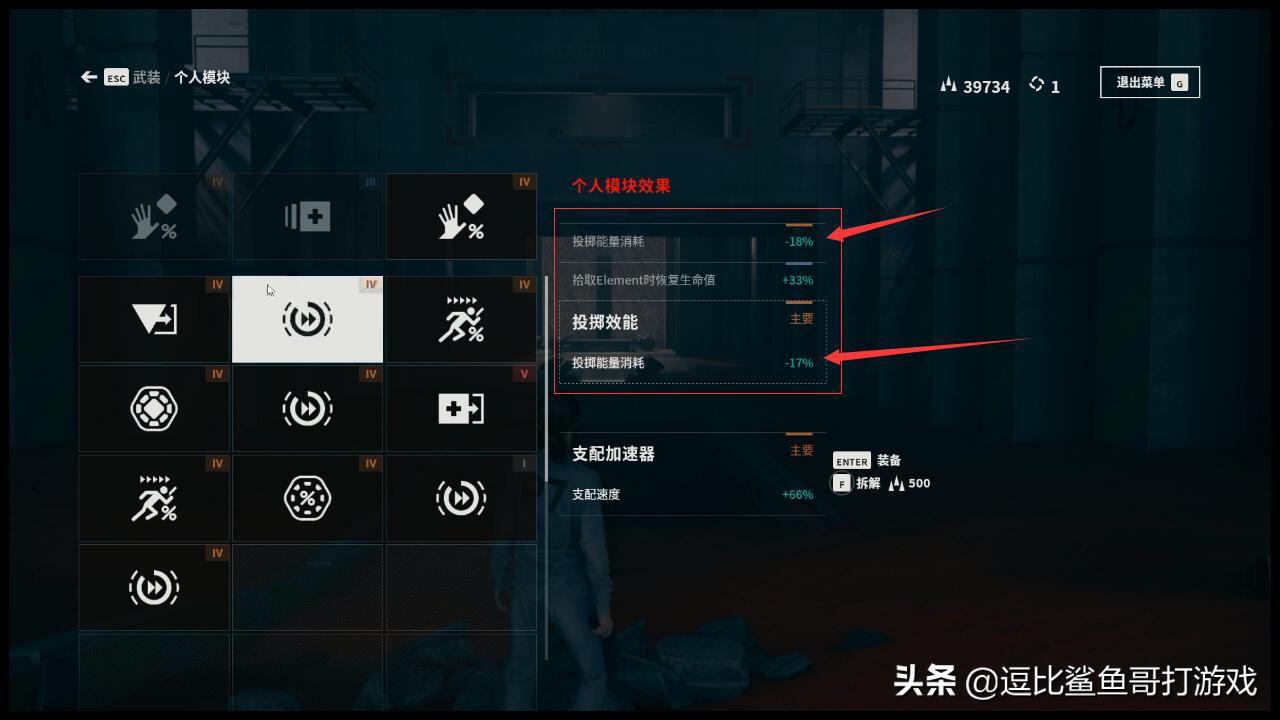Image resolution: width=1280 pixels, height=720 pixels.
Task: Select the highlighted white throw-efficiency module
Action: (x=307, y=319)
